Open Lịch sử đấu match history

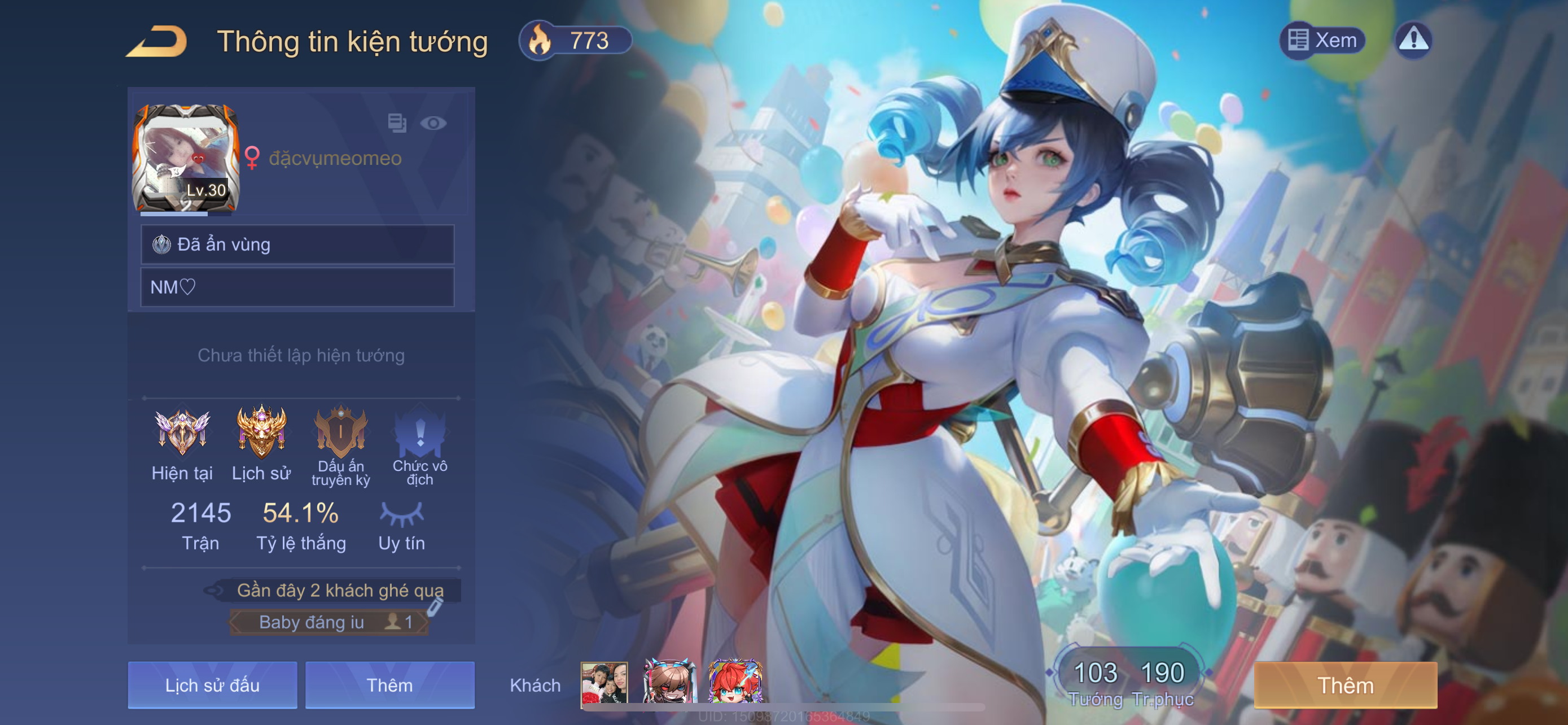212,685
